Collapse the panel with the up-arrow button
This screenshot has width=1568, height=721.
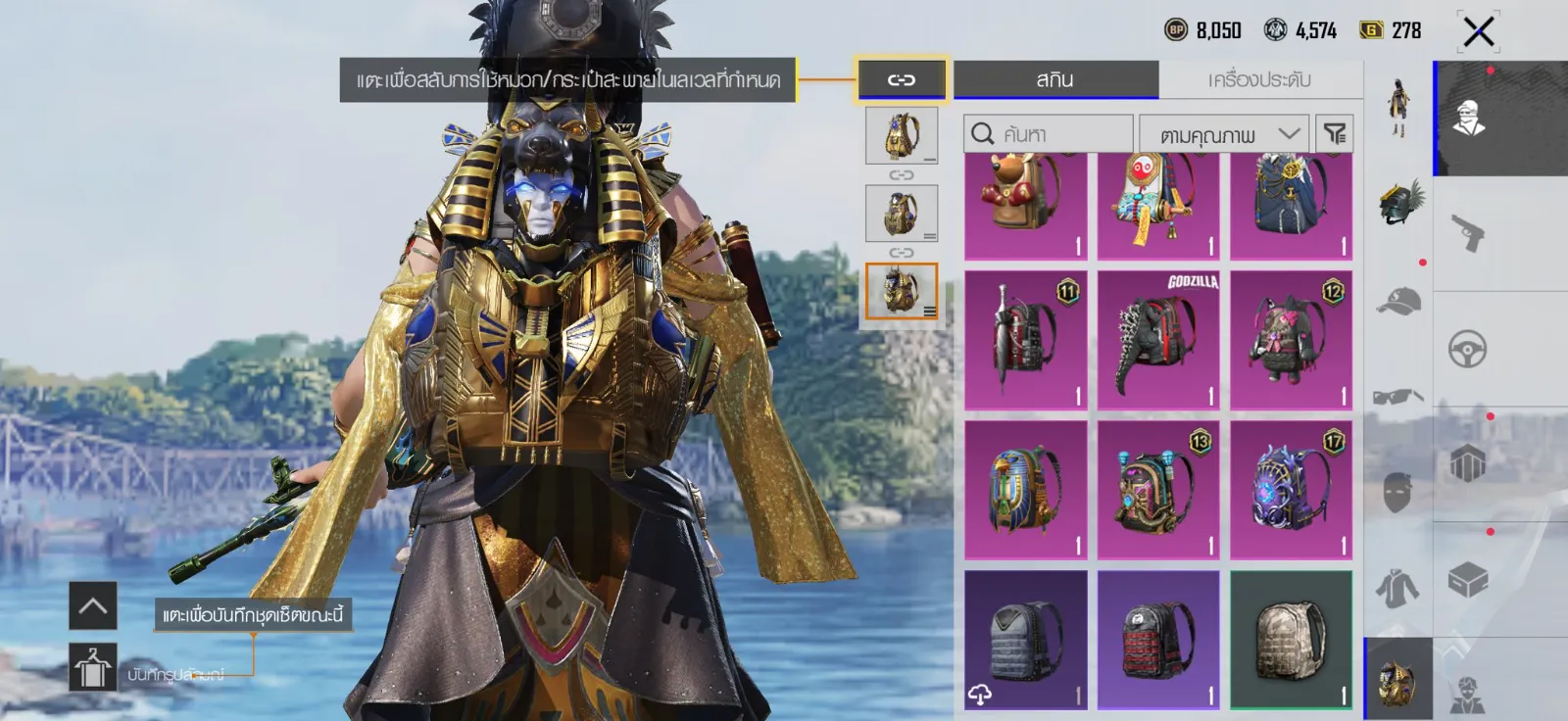pyautogui.click(x=93, y=605)
